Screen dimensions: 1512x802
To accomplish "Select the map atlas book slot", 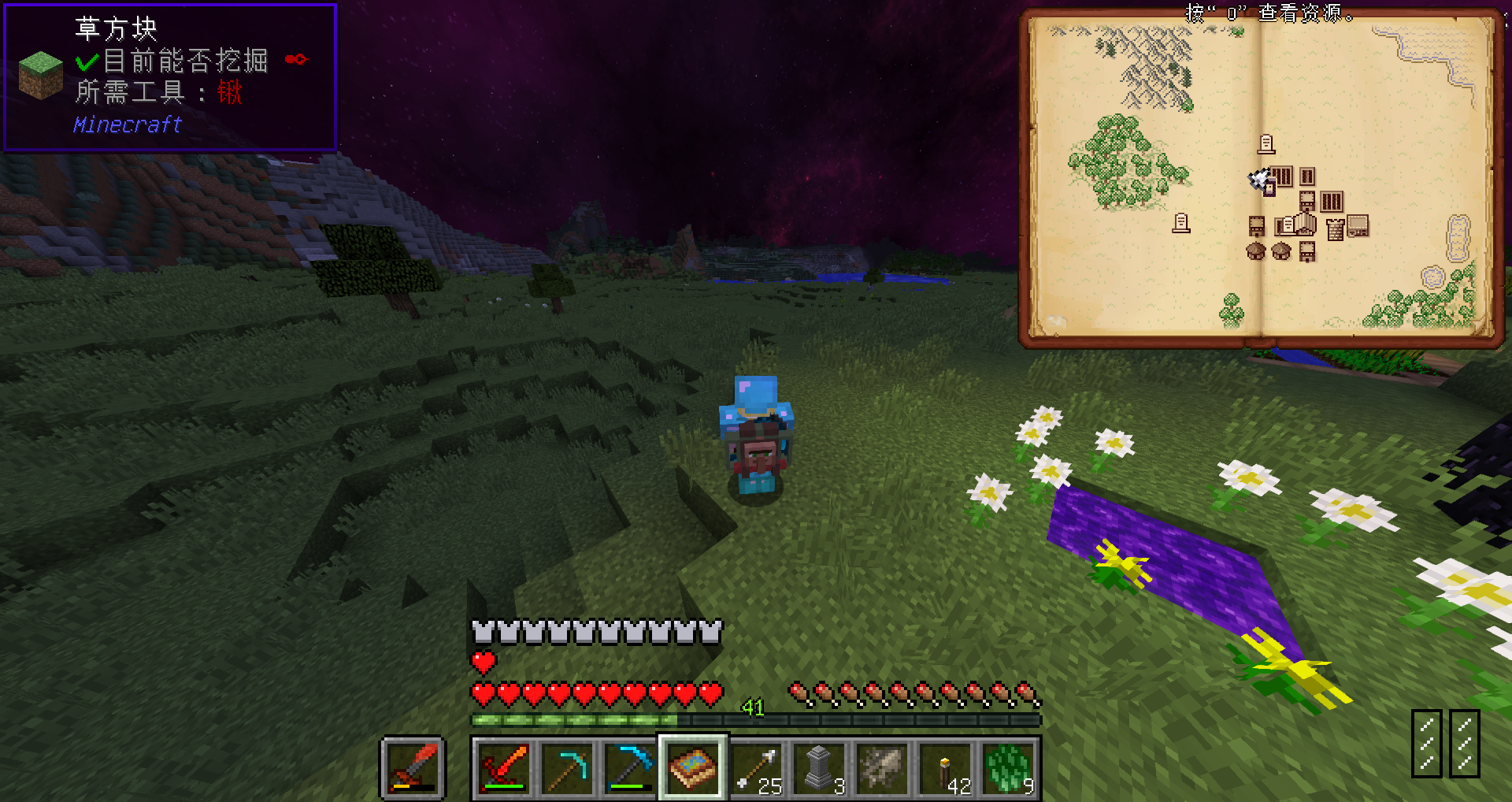I will (693, 767).
